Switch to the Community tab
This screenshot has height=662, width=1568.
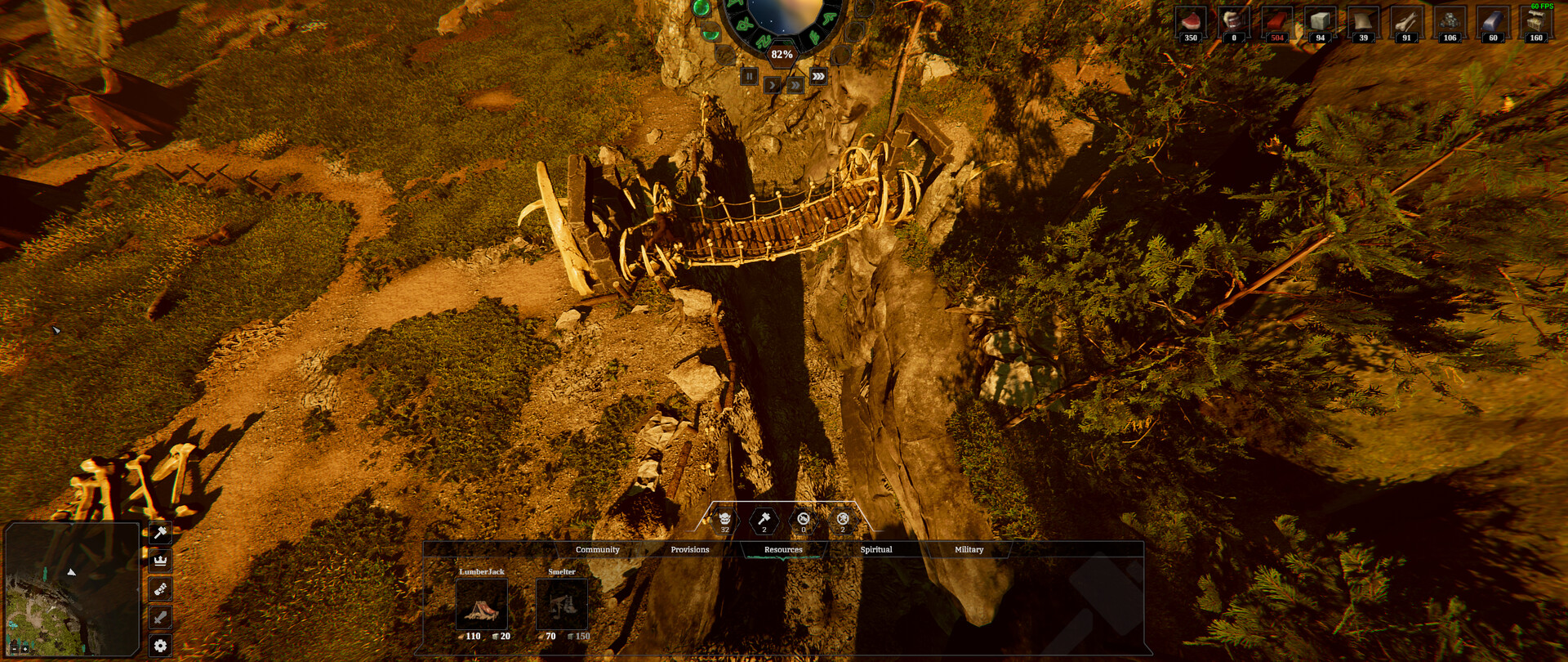[x=598, y=549]
